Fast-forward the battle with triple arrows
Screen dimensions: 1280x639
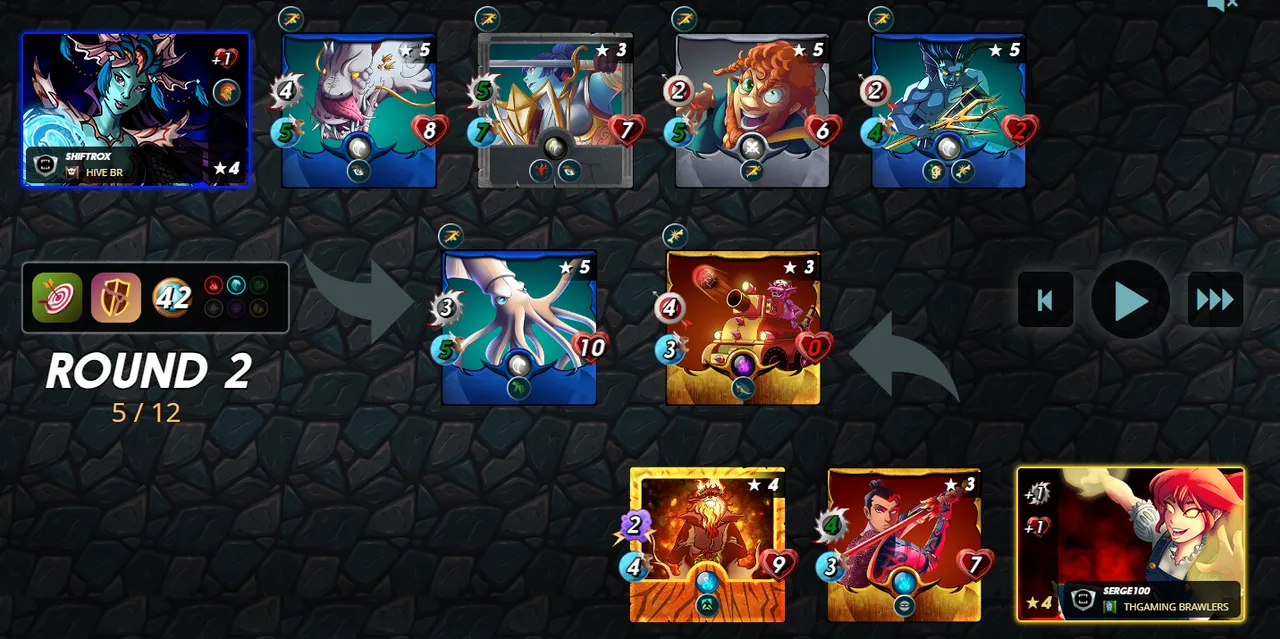pyautogui.click(x=1215, y=299)
